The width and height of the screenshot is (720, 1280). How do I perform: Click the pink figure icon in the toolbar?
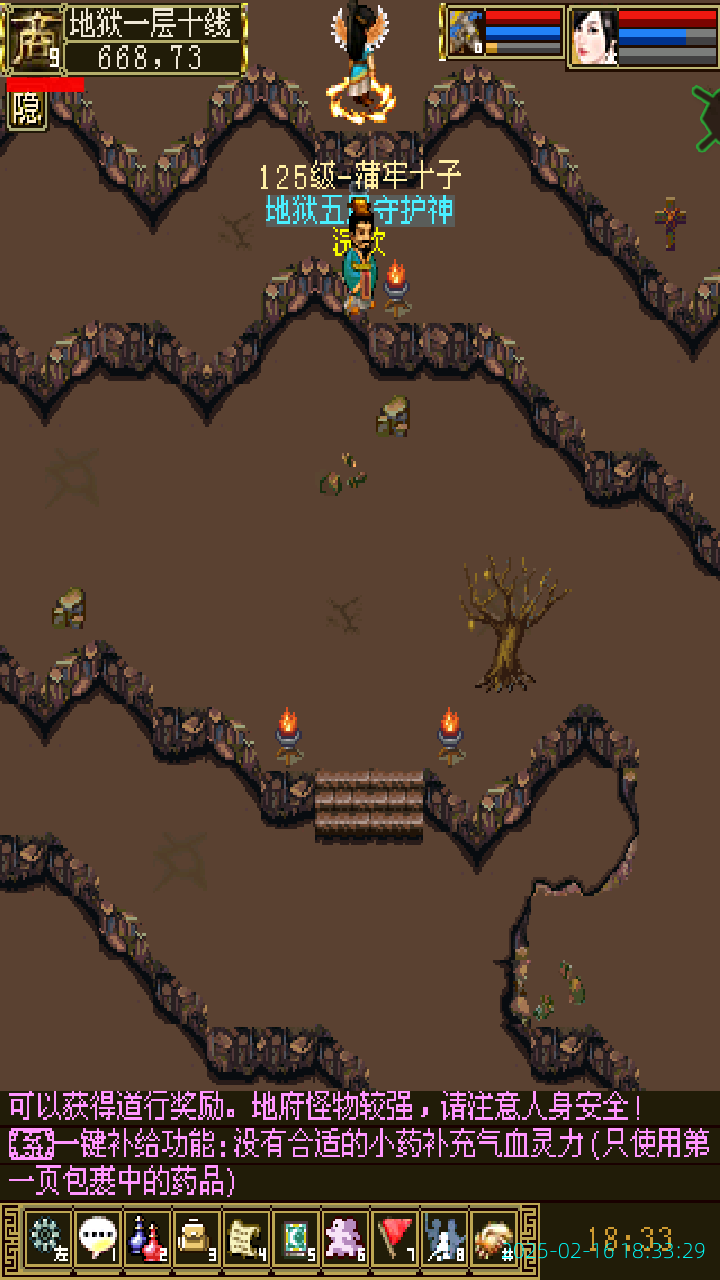346,1238
